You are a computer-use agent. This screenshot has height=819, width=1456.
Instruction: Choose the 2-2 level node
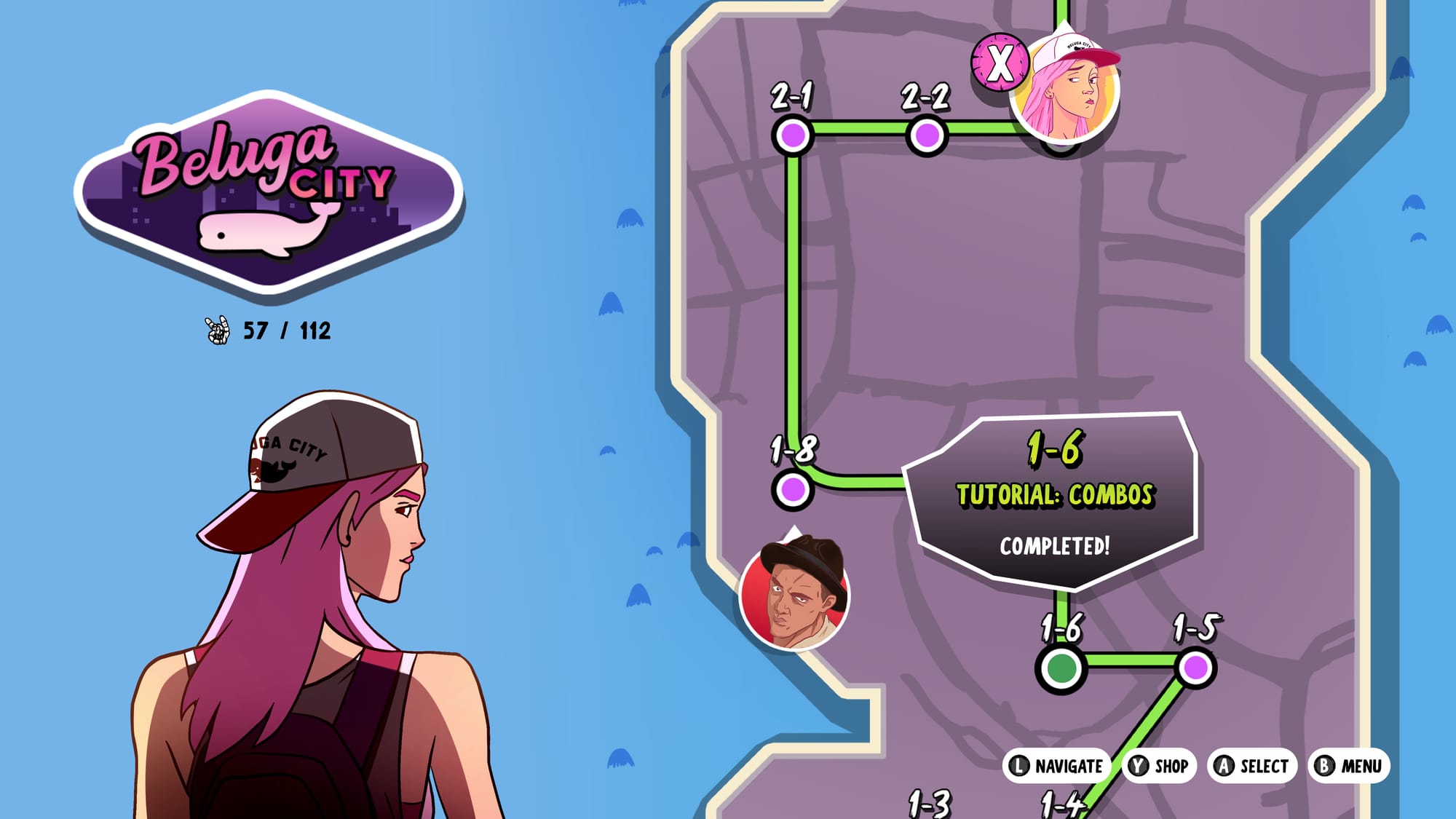click(927, 135)
